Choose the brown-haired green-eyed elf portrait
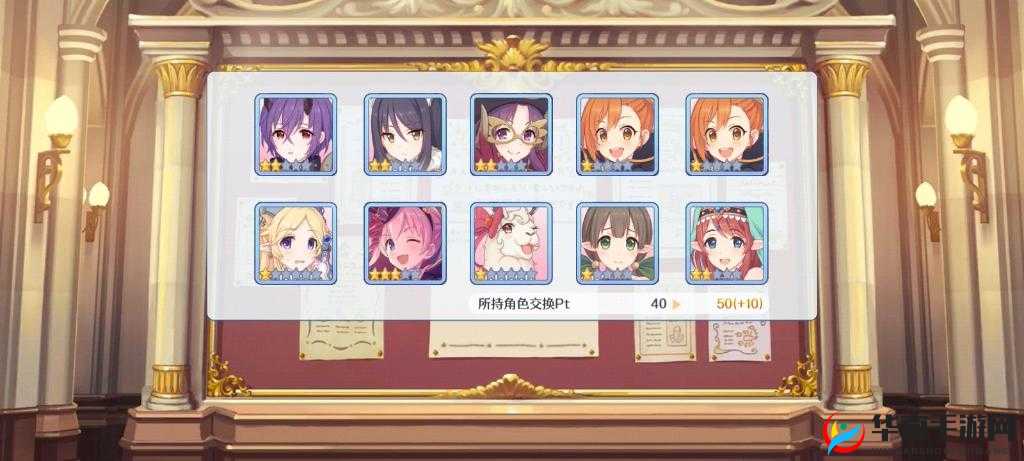Screen dimensions: 1024x461 [x=618, y=243]
